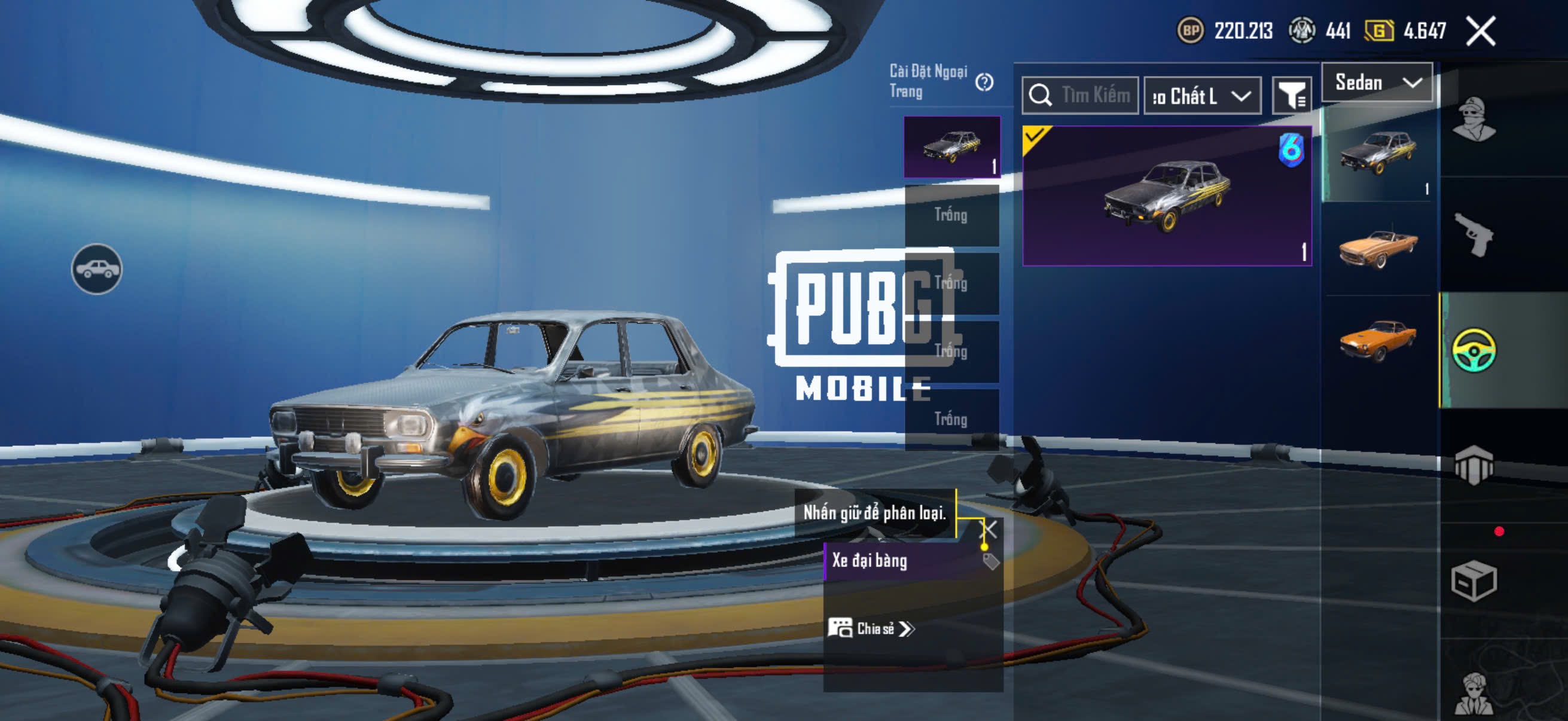1568x721 pixels.
Task: Choose the orange coupe car thumbnail
Action: [x=1378, y=341]
